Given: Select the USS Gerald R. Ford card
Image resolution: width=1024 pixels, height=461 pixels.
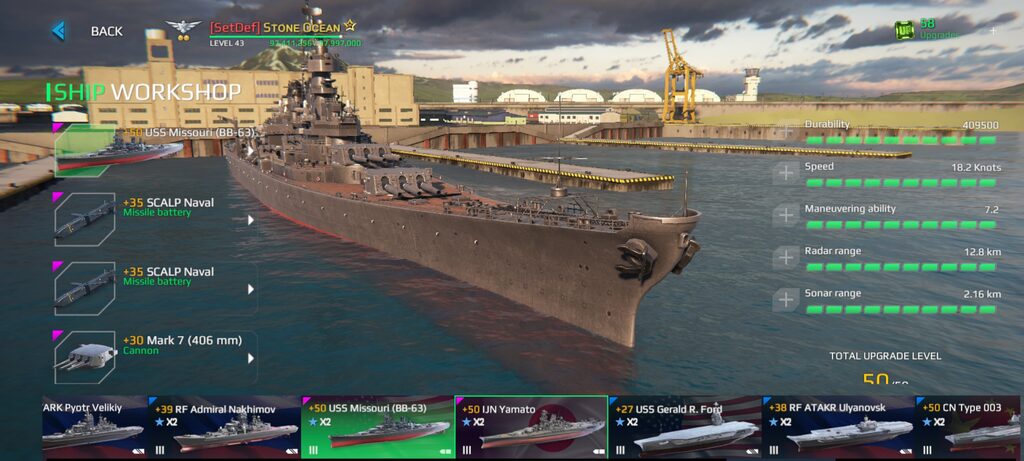Looking at the screenshot, I should [x=684, y=427].
